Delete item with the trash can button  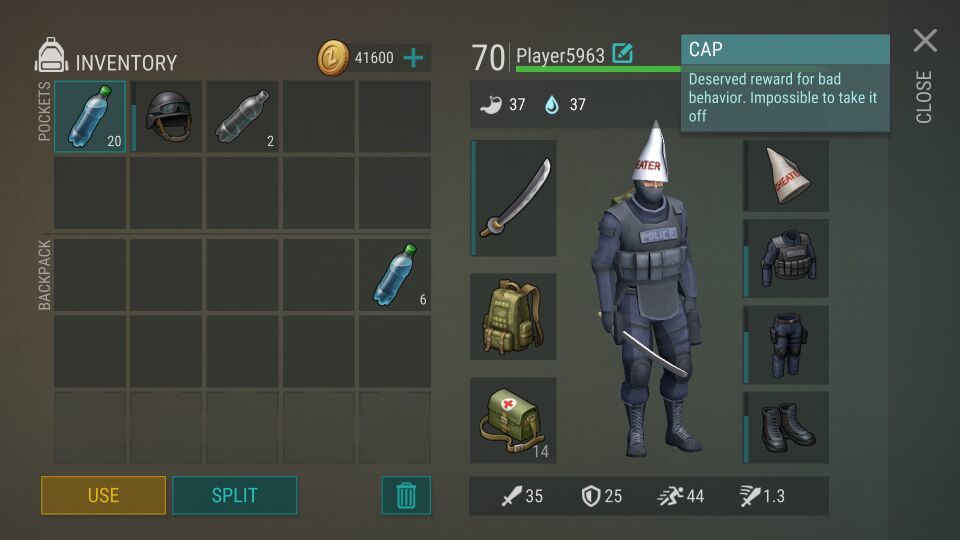click(x=406, y=495)
